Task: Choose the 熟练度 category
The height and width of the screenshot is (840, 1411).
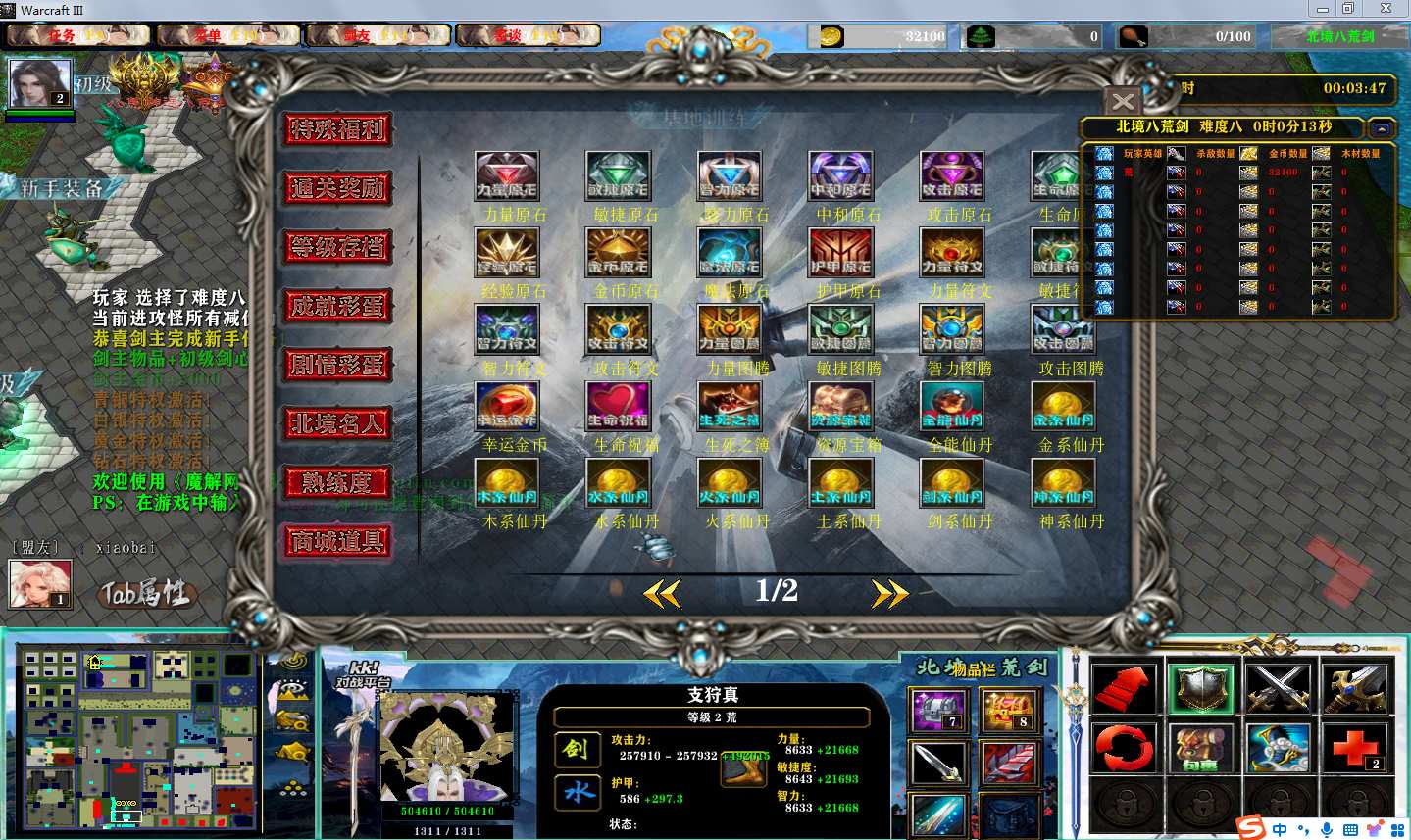Action: tap(338, 482)
